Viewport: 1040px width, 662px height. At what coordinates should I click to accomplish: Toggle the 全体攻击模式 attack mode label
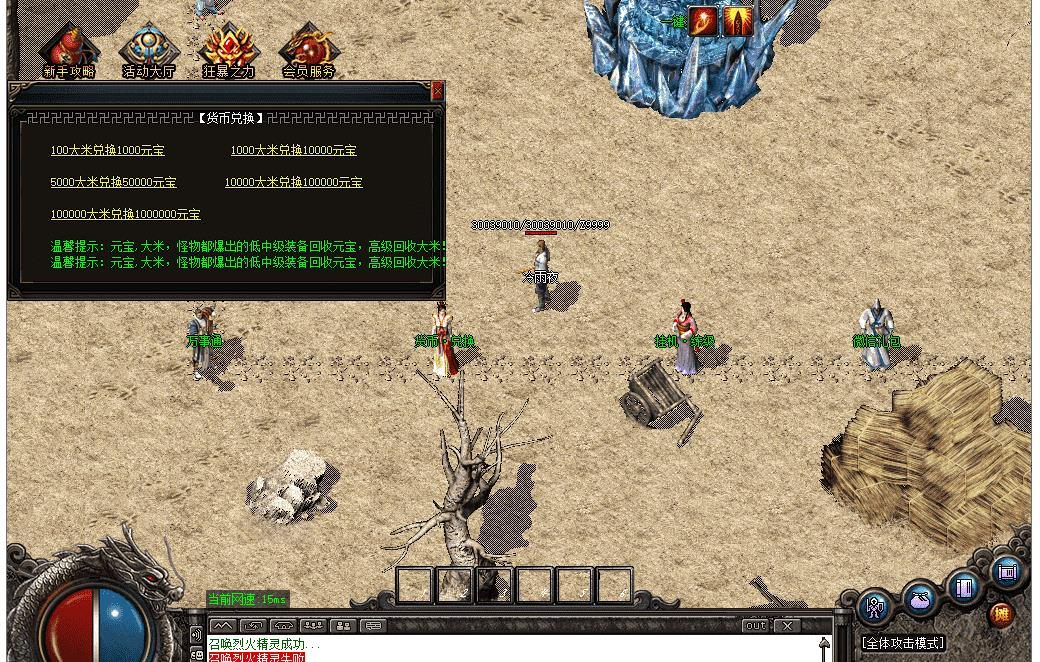pos(903,643)
